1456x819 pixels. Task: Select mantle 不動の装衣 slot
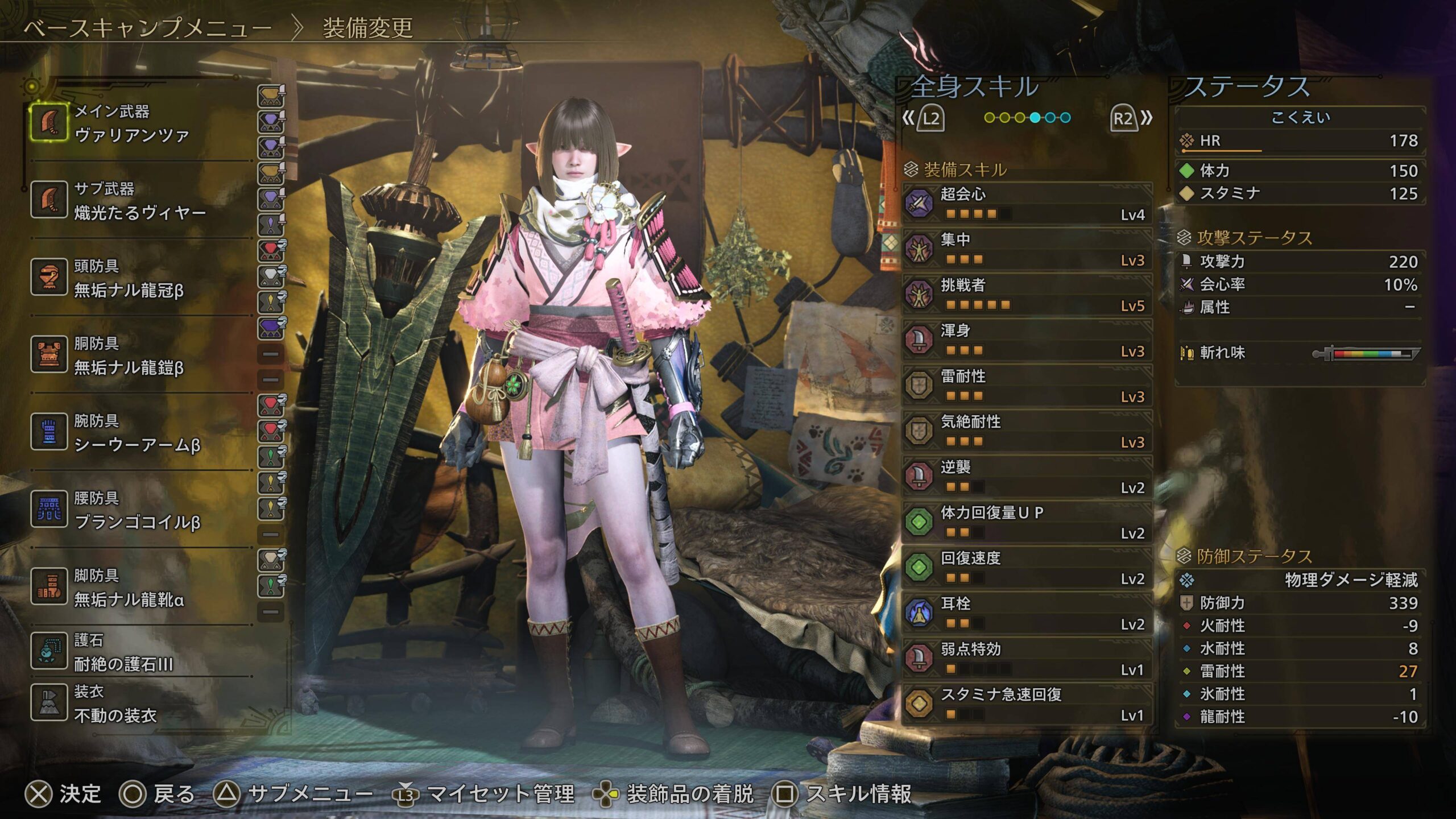136,703
